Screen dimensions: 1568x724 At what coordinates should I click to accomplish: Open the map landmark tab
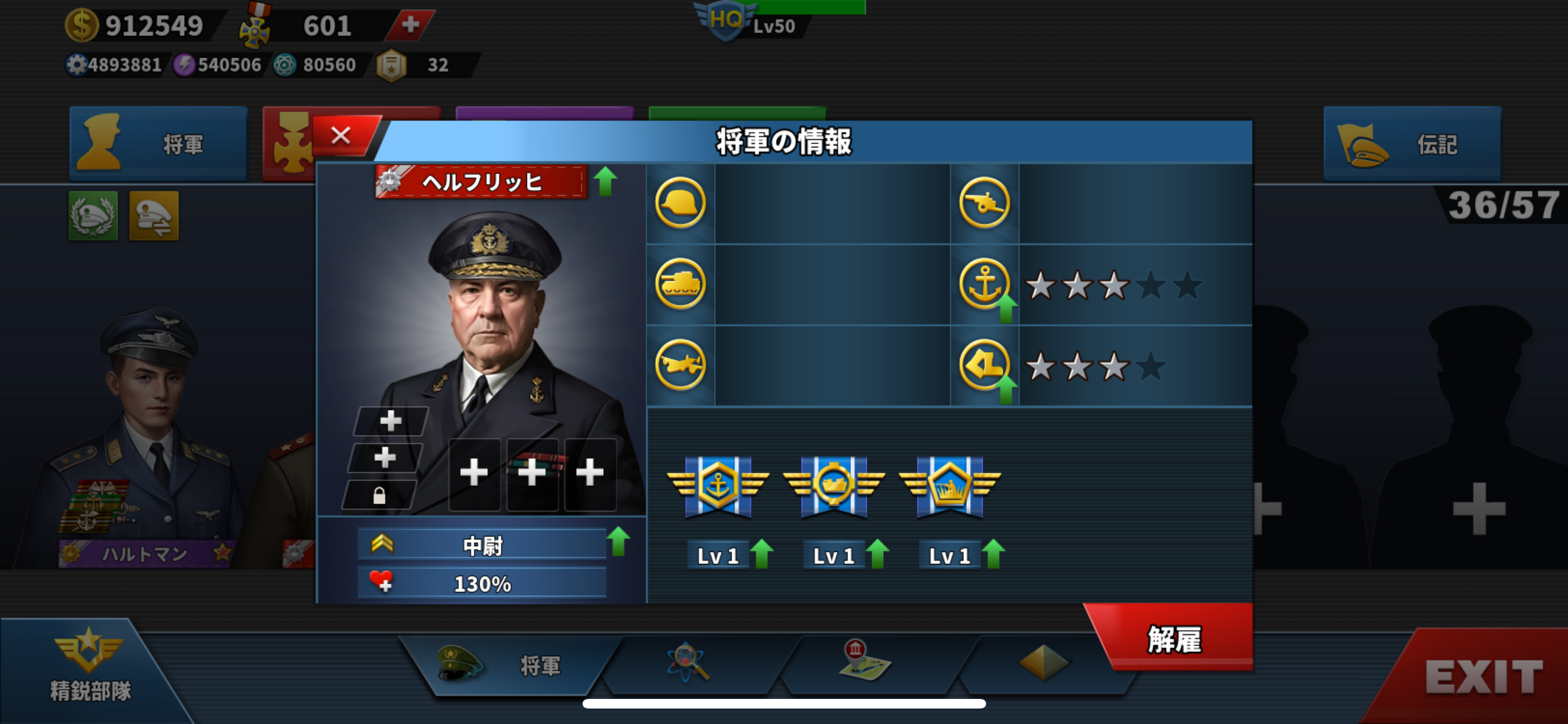coord(864,662)
